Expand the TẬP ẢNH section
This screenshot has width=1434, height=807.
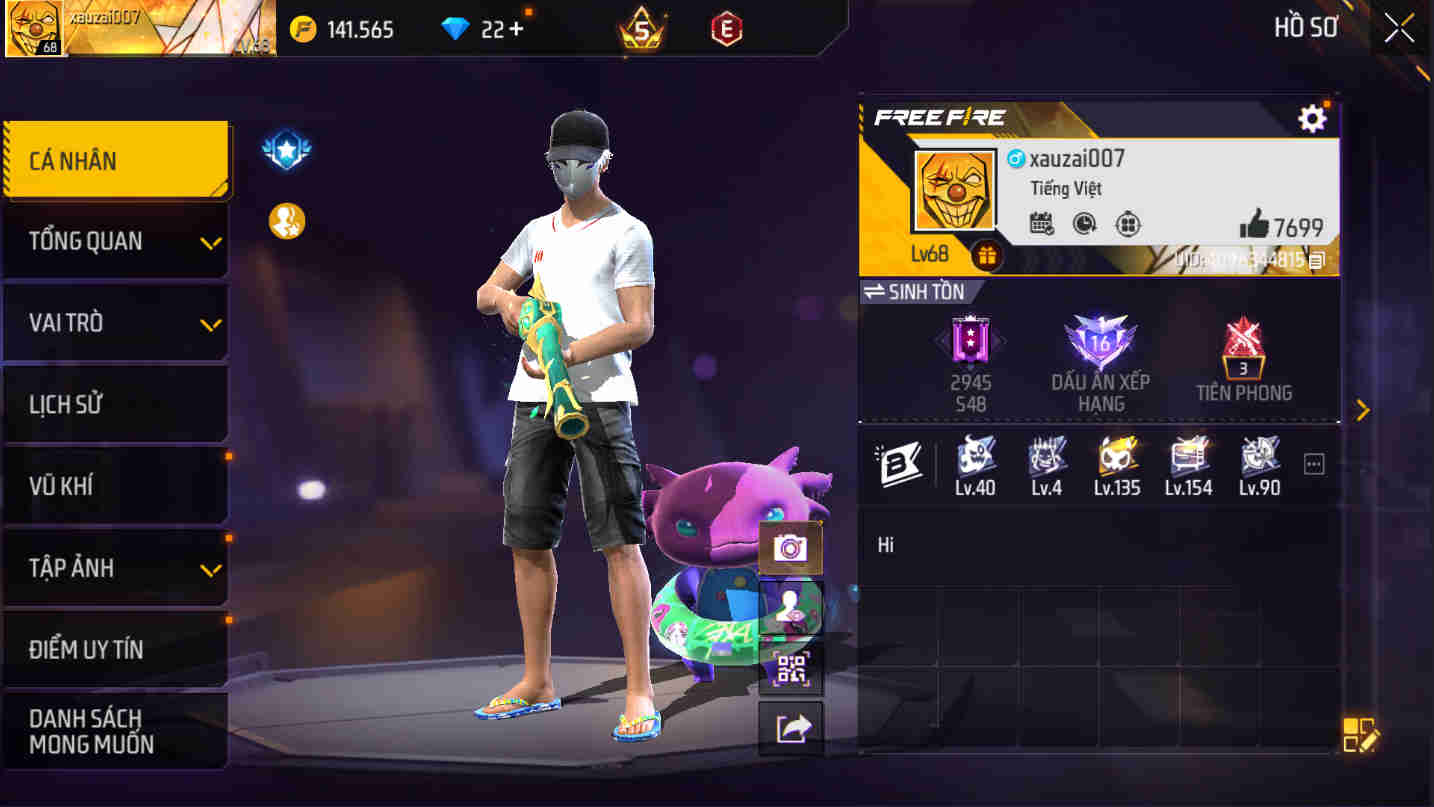pyautogui.click(x=116, y=567)
